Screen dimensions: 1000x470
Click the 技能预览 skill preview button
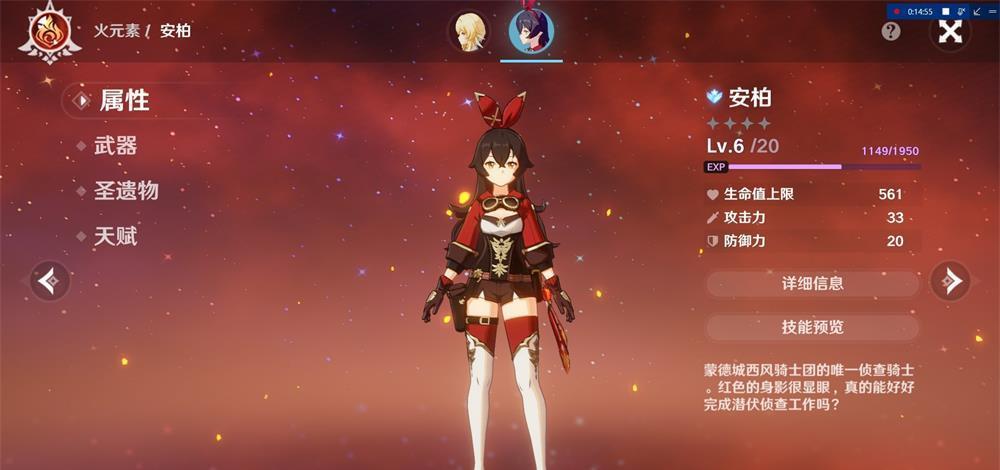(x=812, y=327)
